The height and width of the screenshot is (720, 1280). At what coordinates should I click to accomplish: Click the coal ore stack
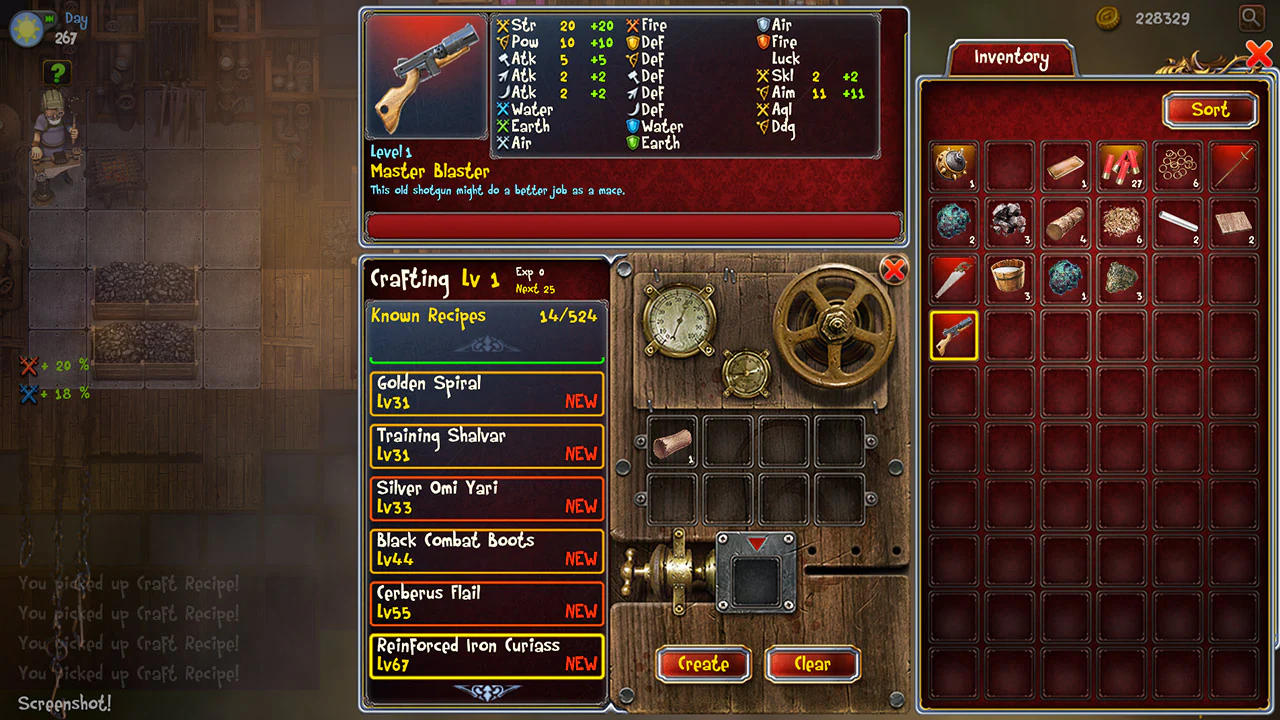[1009, 223]
